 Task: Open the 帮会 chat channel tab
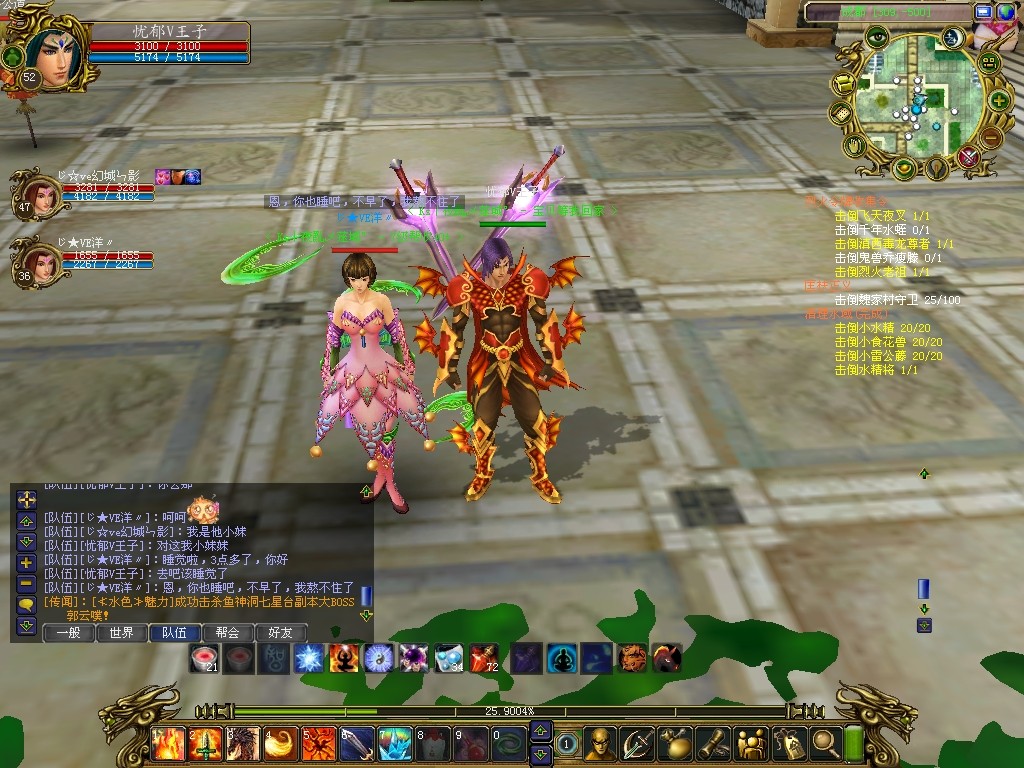click(x=228, y=632)
